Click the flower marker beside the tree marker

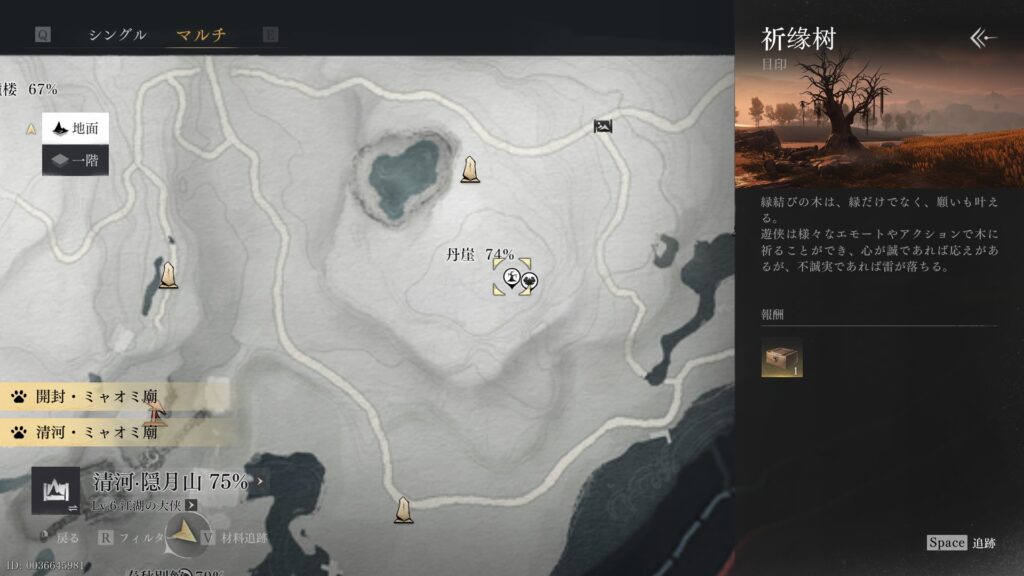pos(528,281)
